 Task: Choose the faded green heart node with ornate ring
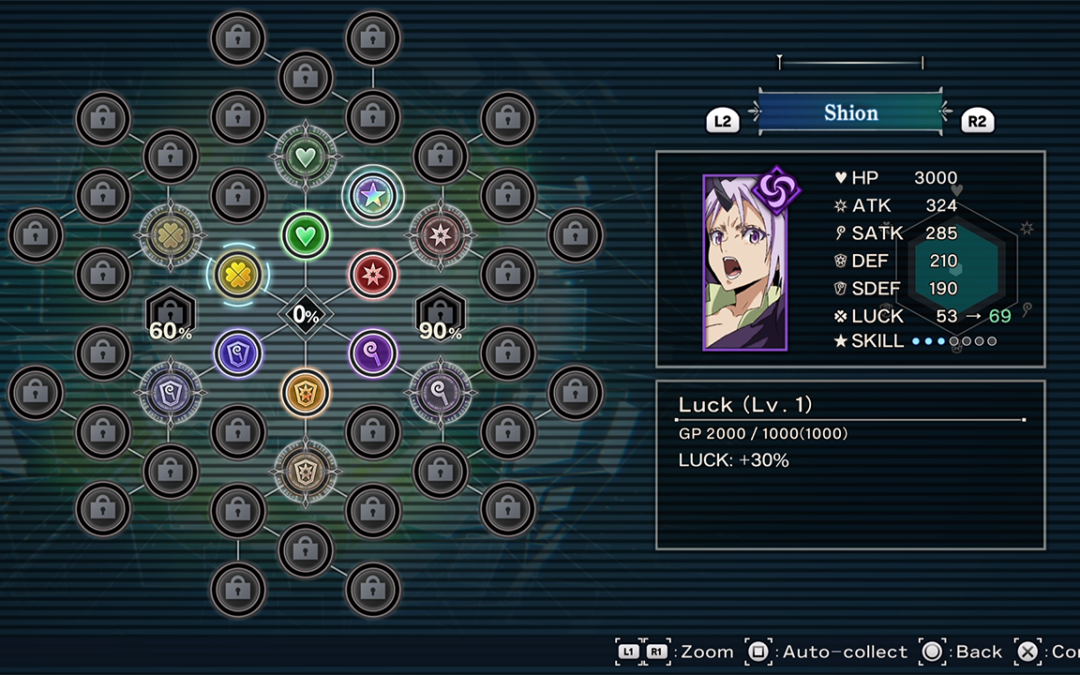coord(305,157)
